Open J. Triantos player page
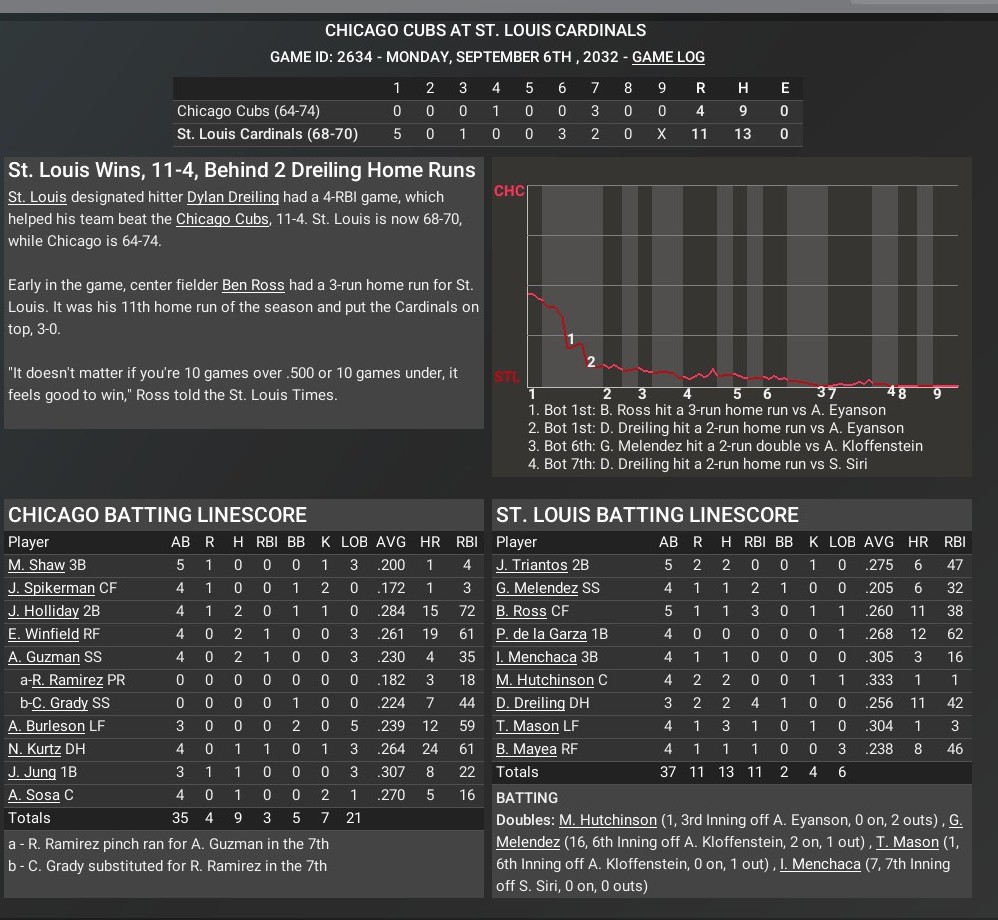The width and height of the screenshot is (998, 920). 531,565
